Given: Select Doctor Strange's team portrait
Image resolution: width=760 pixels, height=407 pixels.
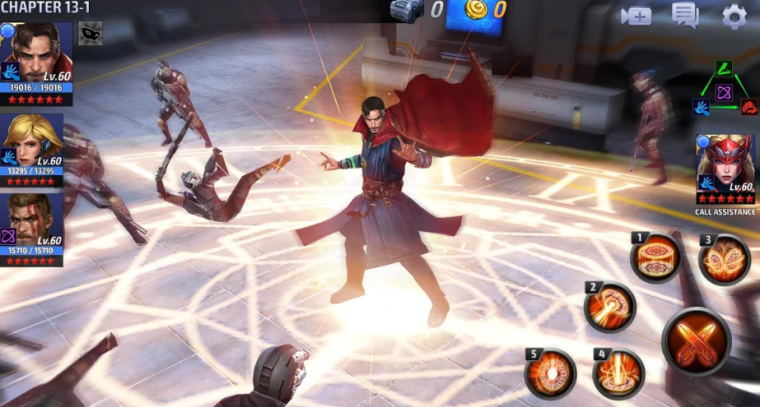Looking at the screenshot, I should 35,56.
